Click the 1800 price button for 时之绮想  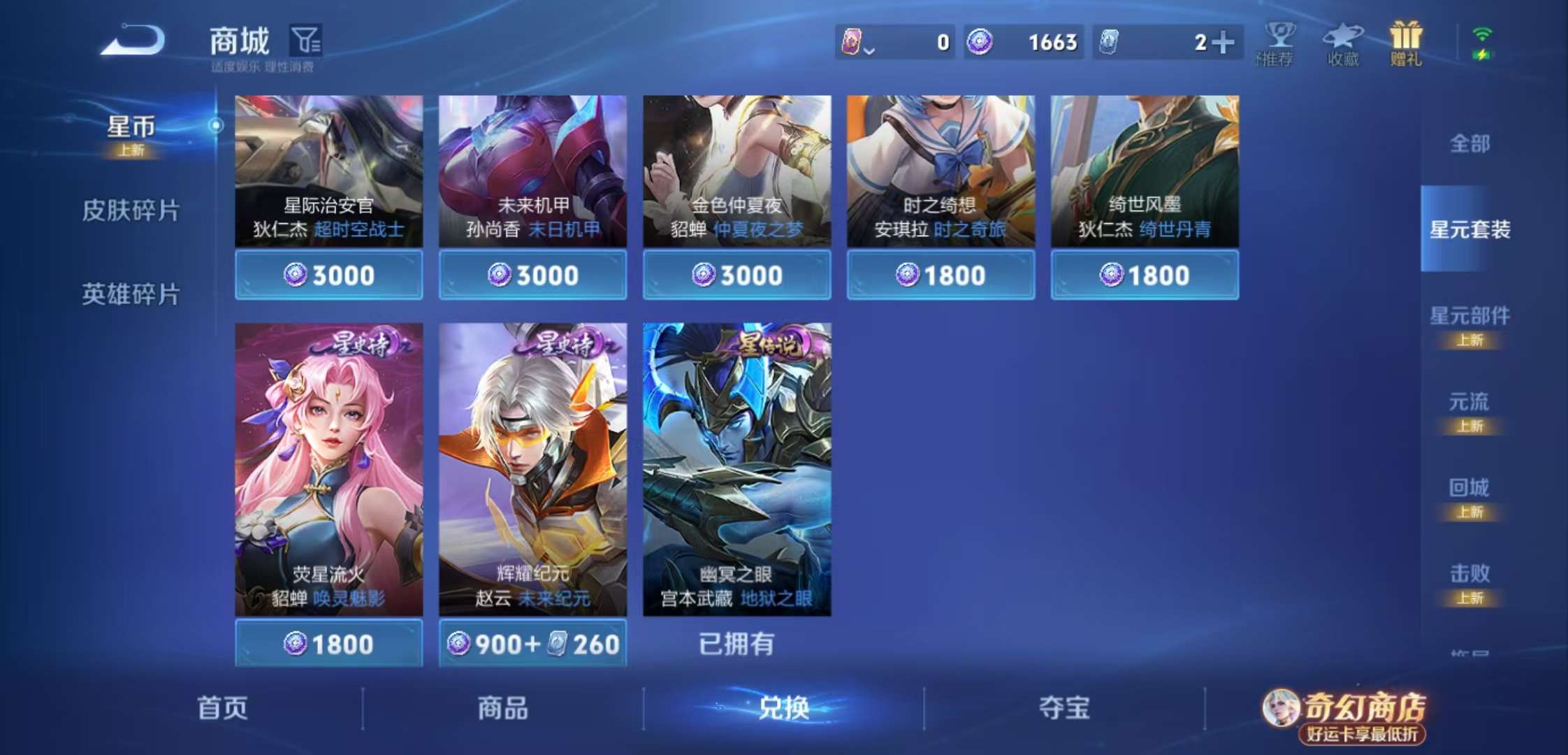[x=941, y=275]
